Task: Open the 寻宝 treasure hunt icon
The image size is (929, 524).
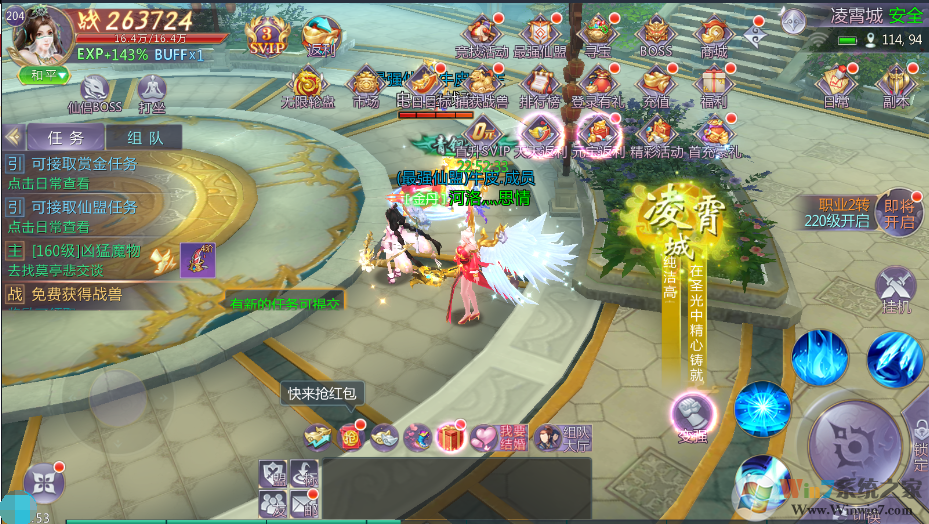Action: (x=598, y=35)
